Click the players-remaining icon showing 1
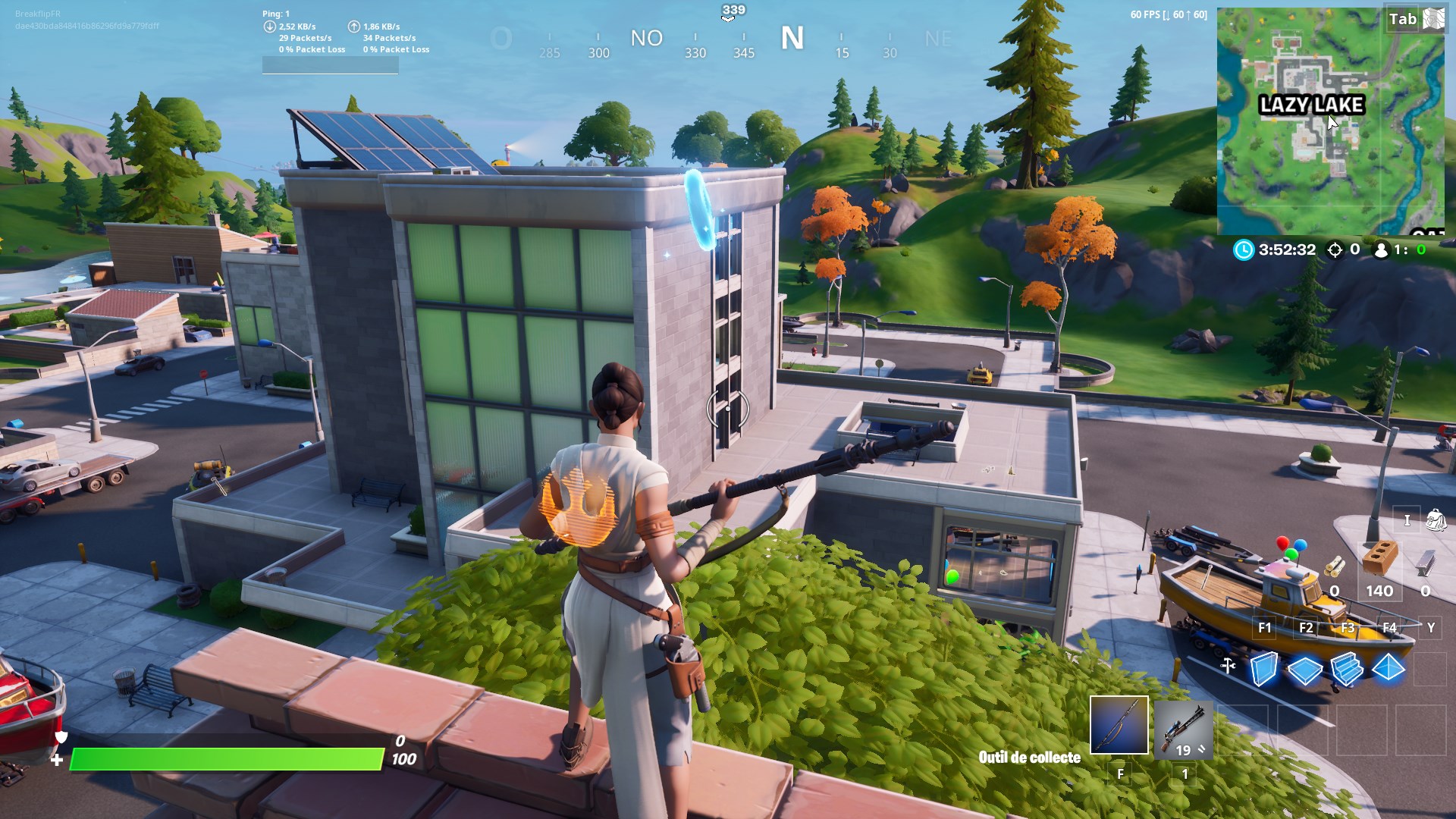The image size is (1456, 819). coord(1381,251)
